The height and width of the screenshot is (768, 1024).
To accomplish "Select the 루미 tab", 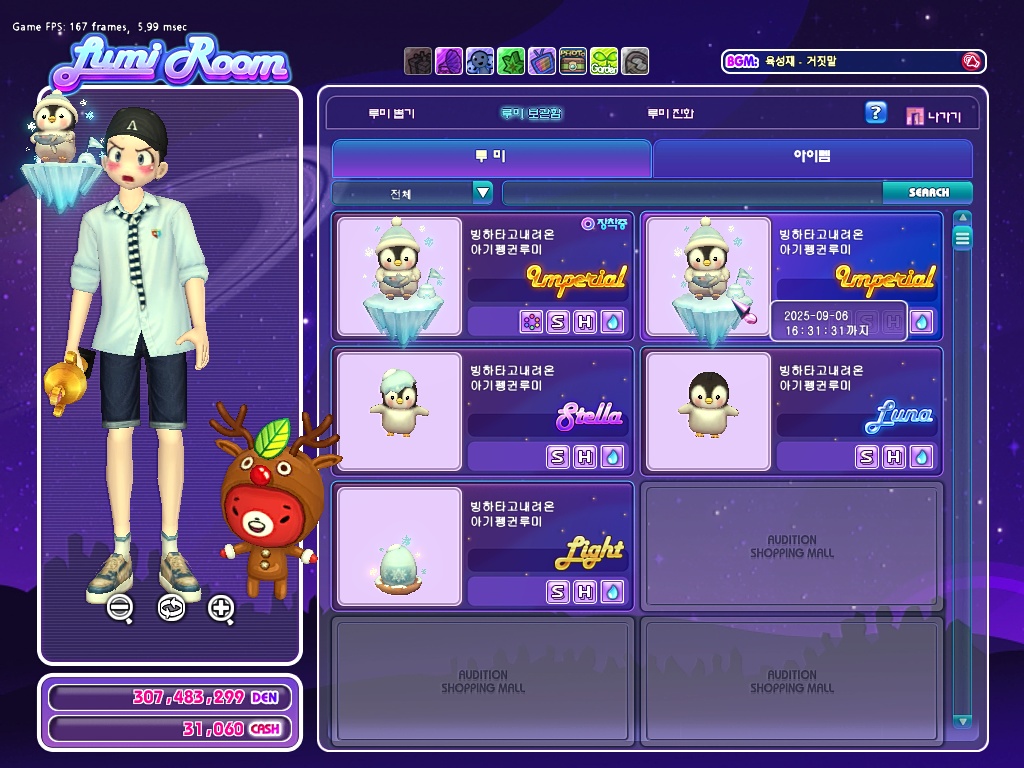I will [491, 158].
